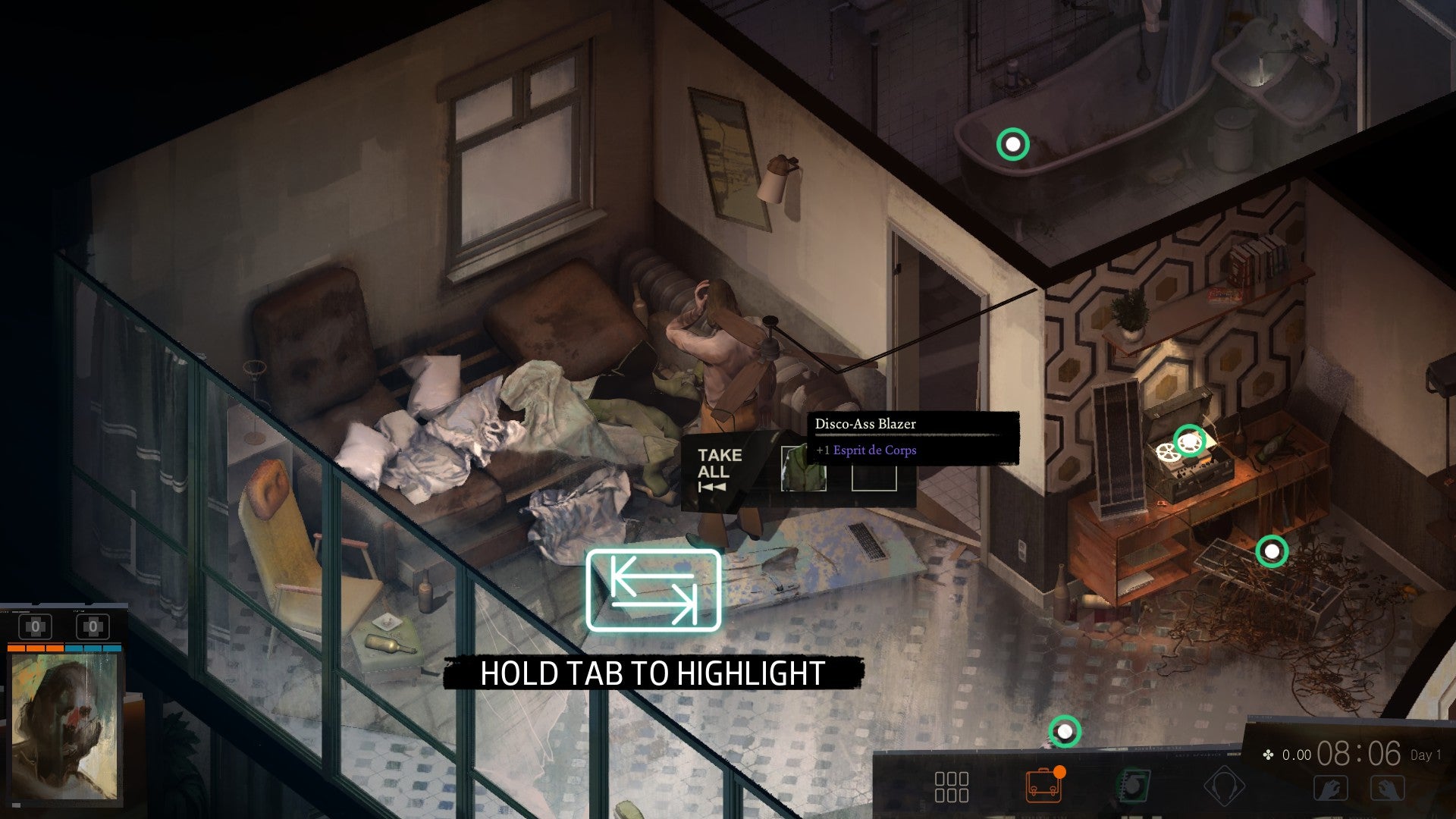Click the morale kit counter above the portrait
Viewport: 1456px width, 819px height.
93,626
